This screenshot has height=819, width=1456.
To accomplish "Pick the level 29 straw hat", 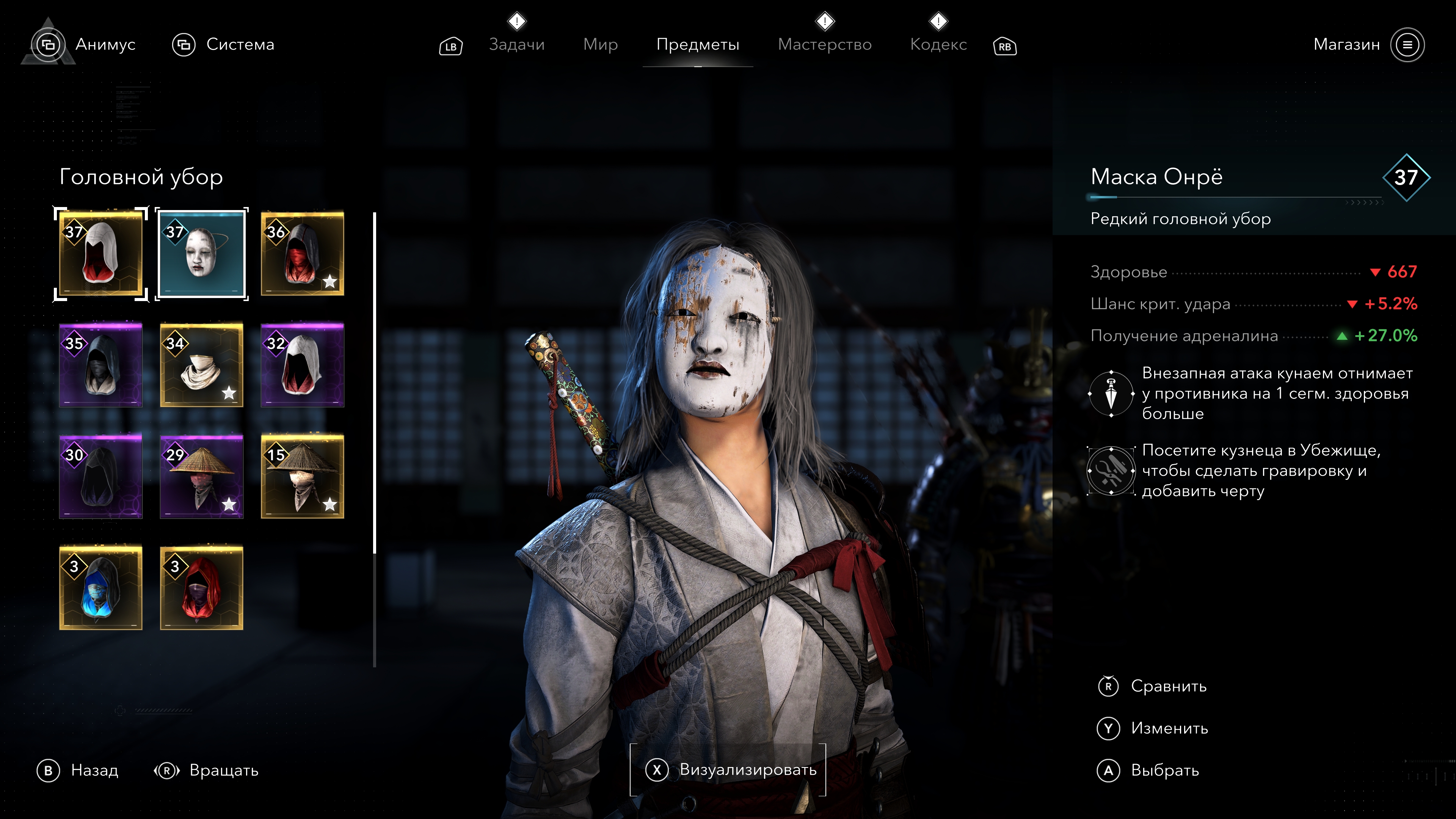I will (x=201, y=477).
